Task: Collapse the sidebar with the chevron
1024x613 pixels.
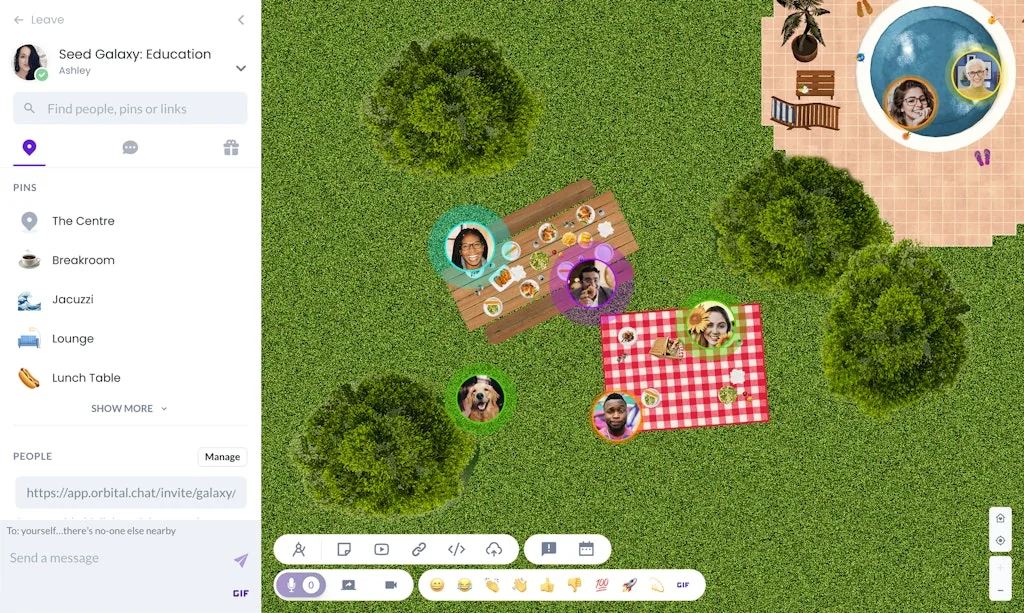Action: pyautogui.click(x=241, y=20)
